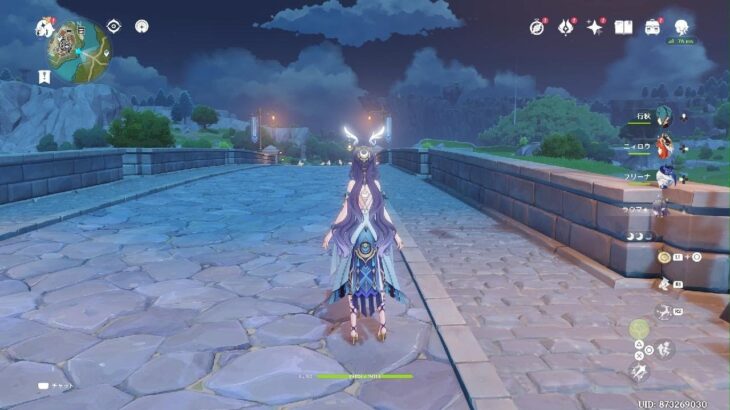The height and width of the screenshot is (410, 730).
Task: Toggle elemental sight eye icon
Action: click(x=113, y=26)
